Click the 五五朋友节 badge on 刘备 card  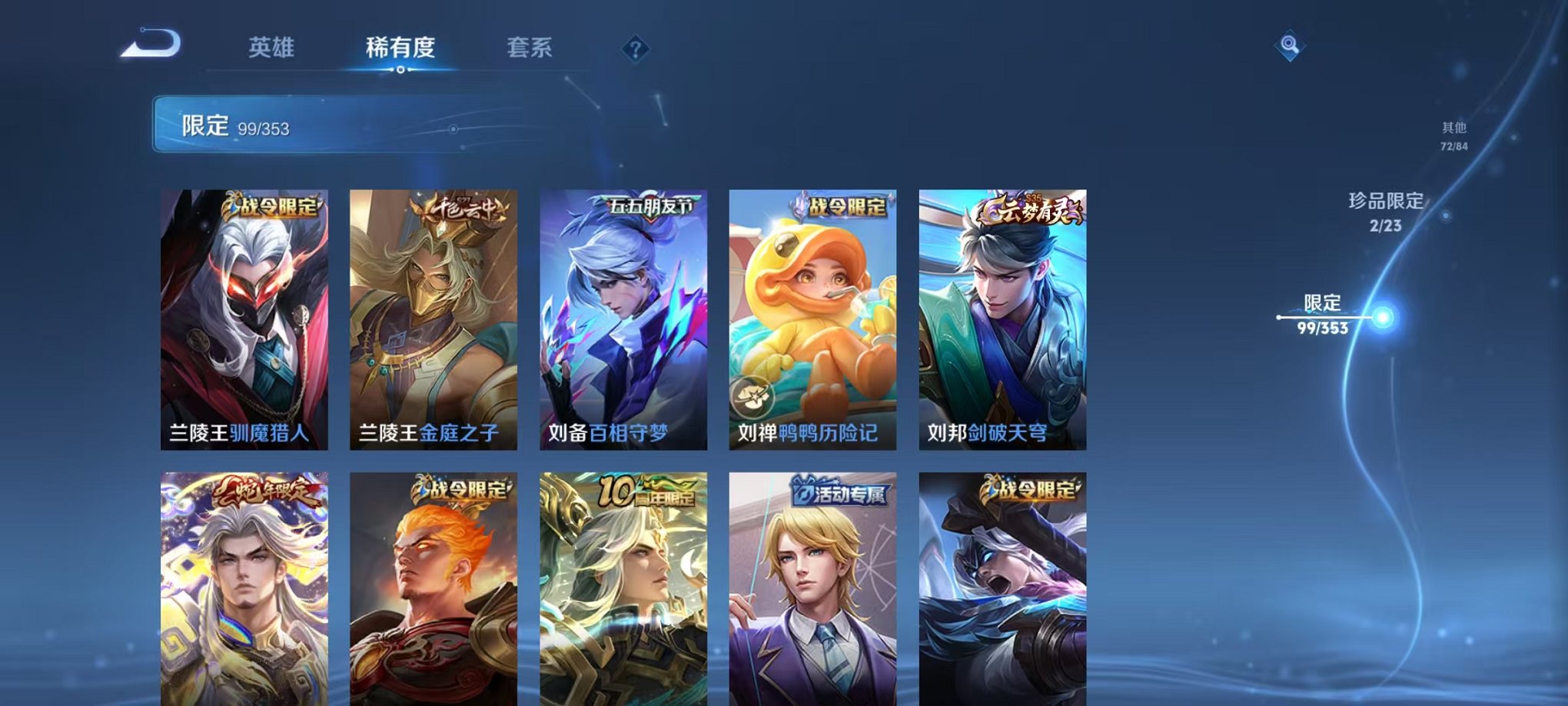coord(649,205)
